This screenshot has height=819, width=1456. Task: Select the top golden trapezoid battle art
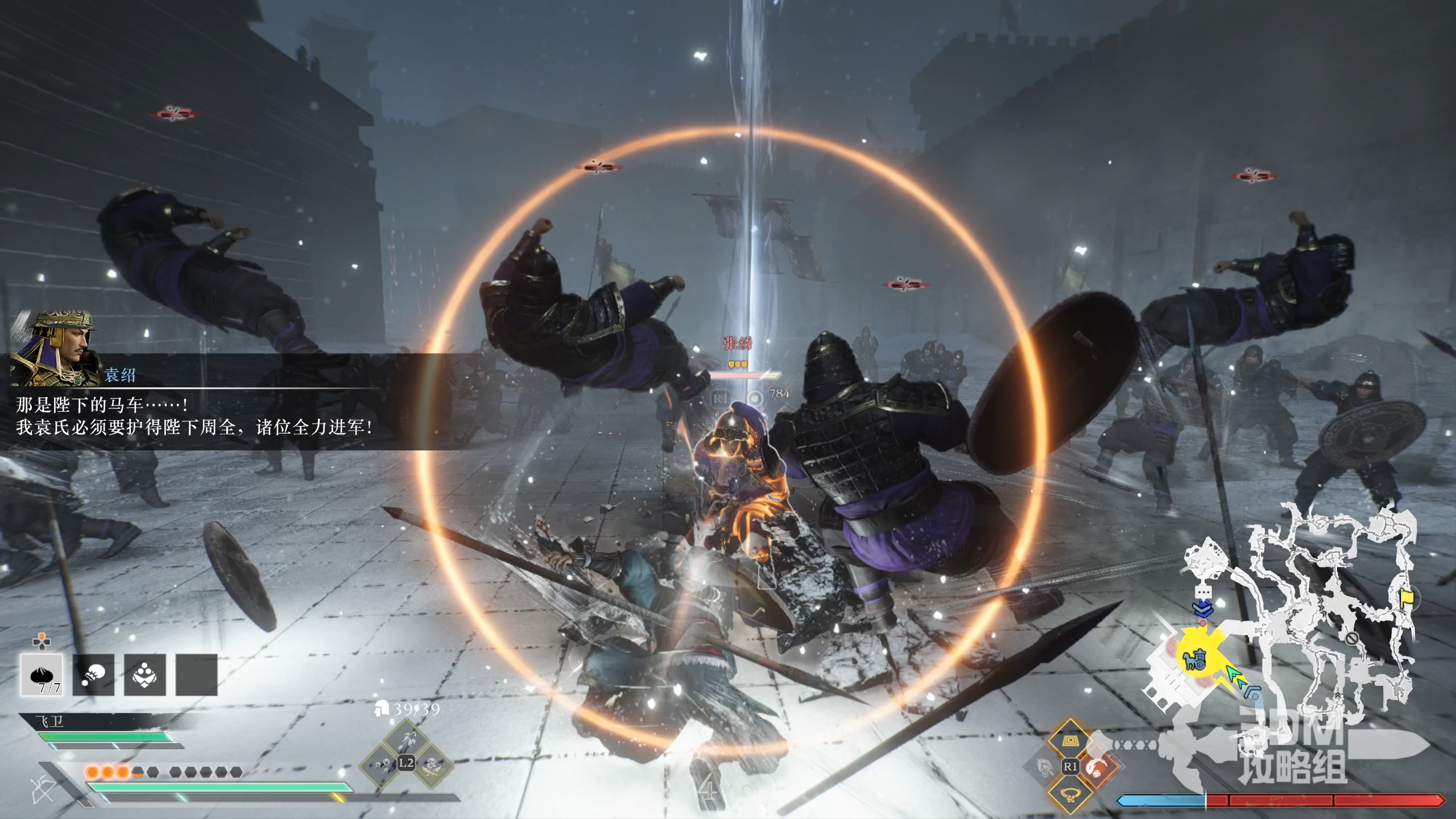(x=1070, y=741)
